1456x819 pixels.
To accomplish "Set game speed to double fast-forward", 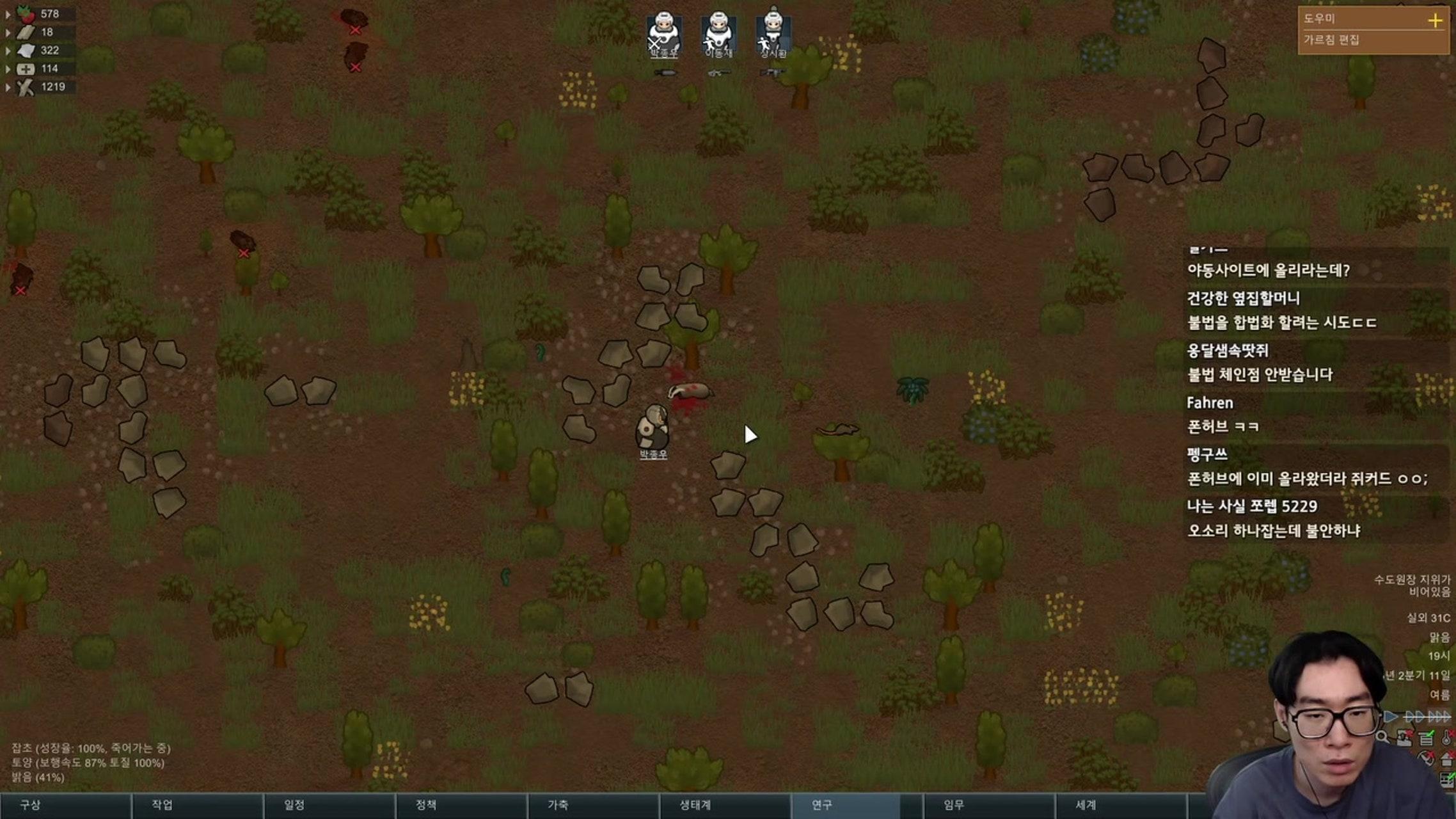I will click(x=1414, y=716).
